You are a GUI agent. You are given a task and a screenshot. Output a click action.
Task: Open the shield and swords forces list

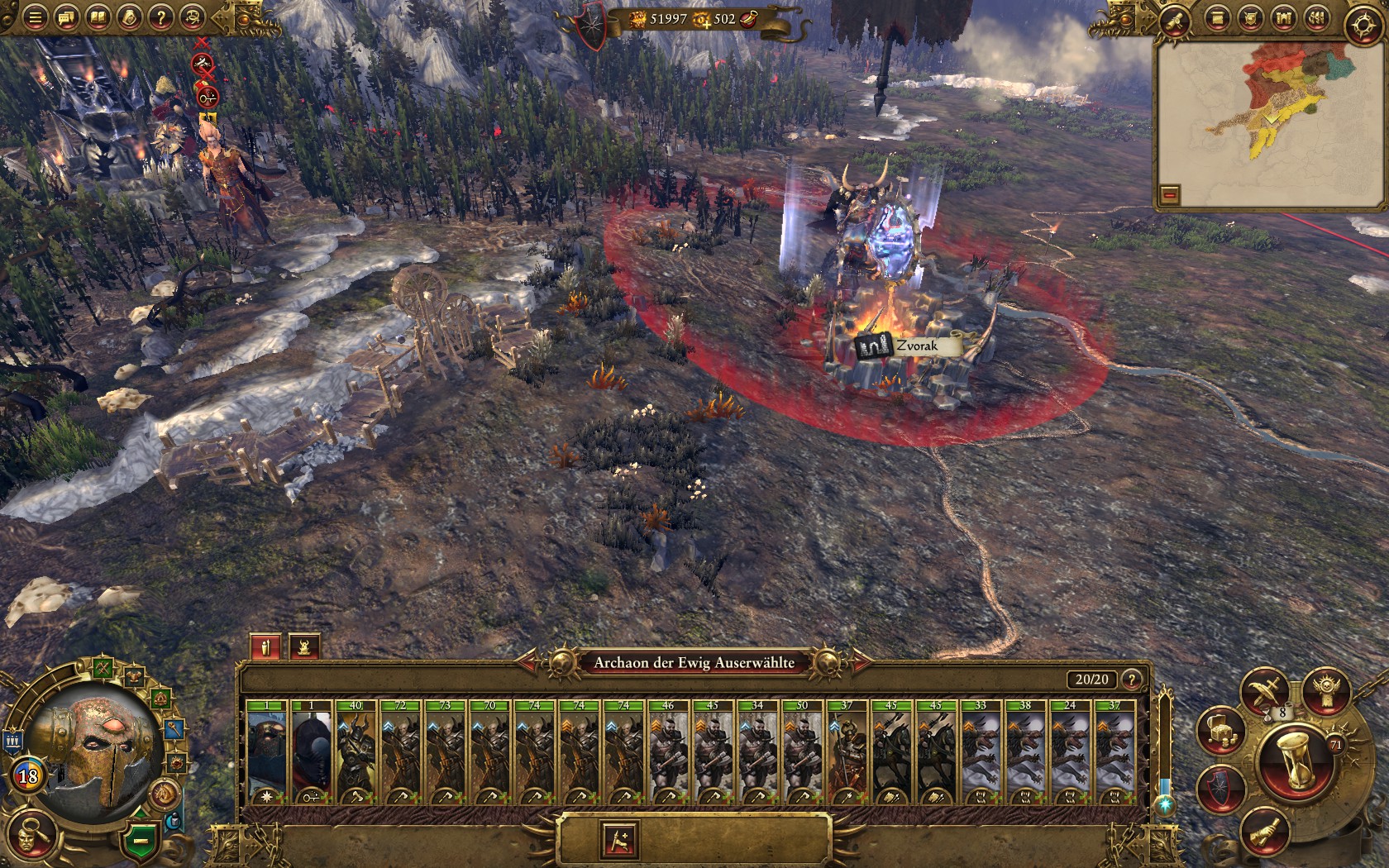[x=1250, y=18]
